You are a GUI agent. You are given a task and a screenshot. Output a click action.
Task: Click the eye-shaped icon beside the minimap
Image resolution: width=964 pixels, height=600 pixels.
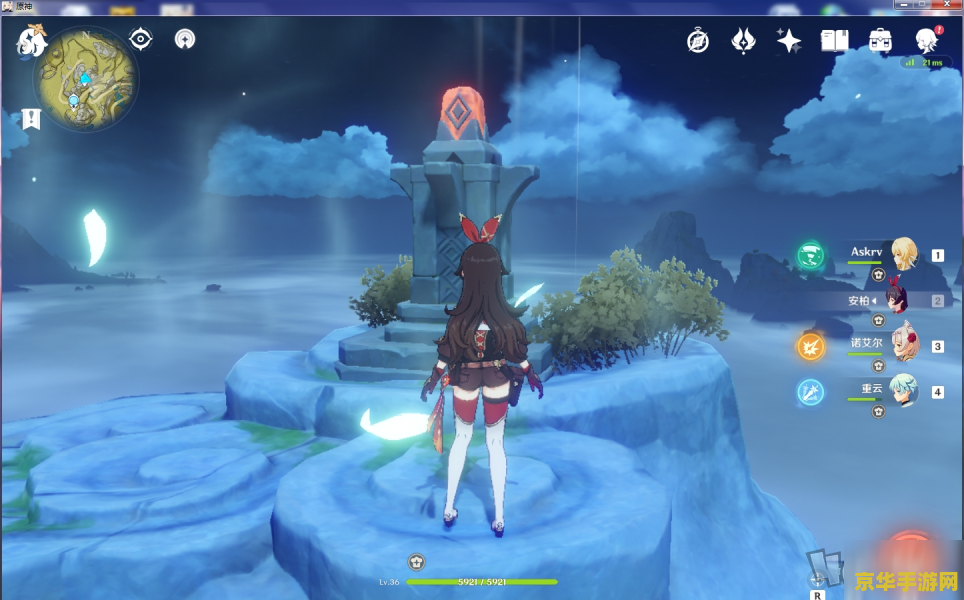click(141, 40)
